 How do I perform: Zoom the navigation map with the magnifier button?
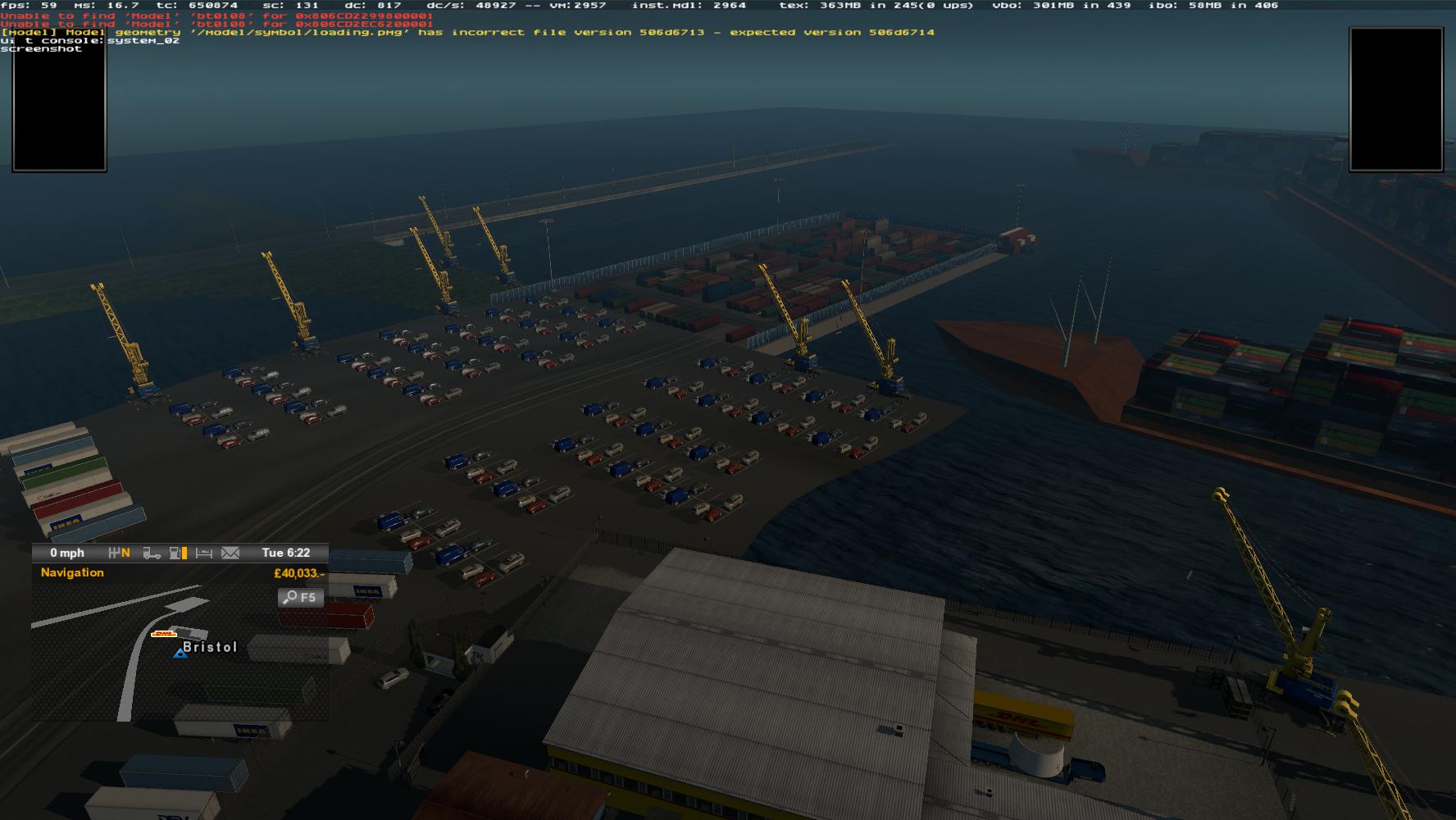click(x=301, y=598)
